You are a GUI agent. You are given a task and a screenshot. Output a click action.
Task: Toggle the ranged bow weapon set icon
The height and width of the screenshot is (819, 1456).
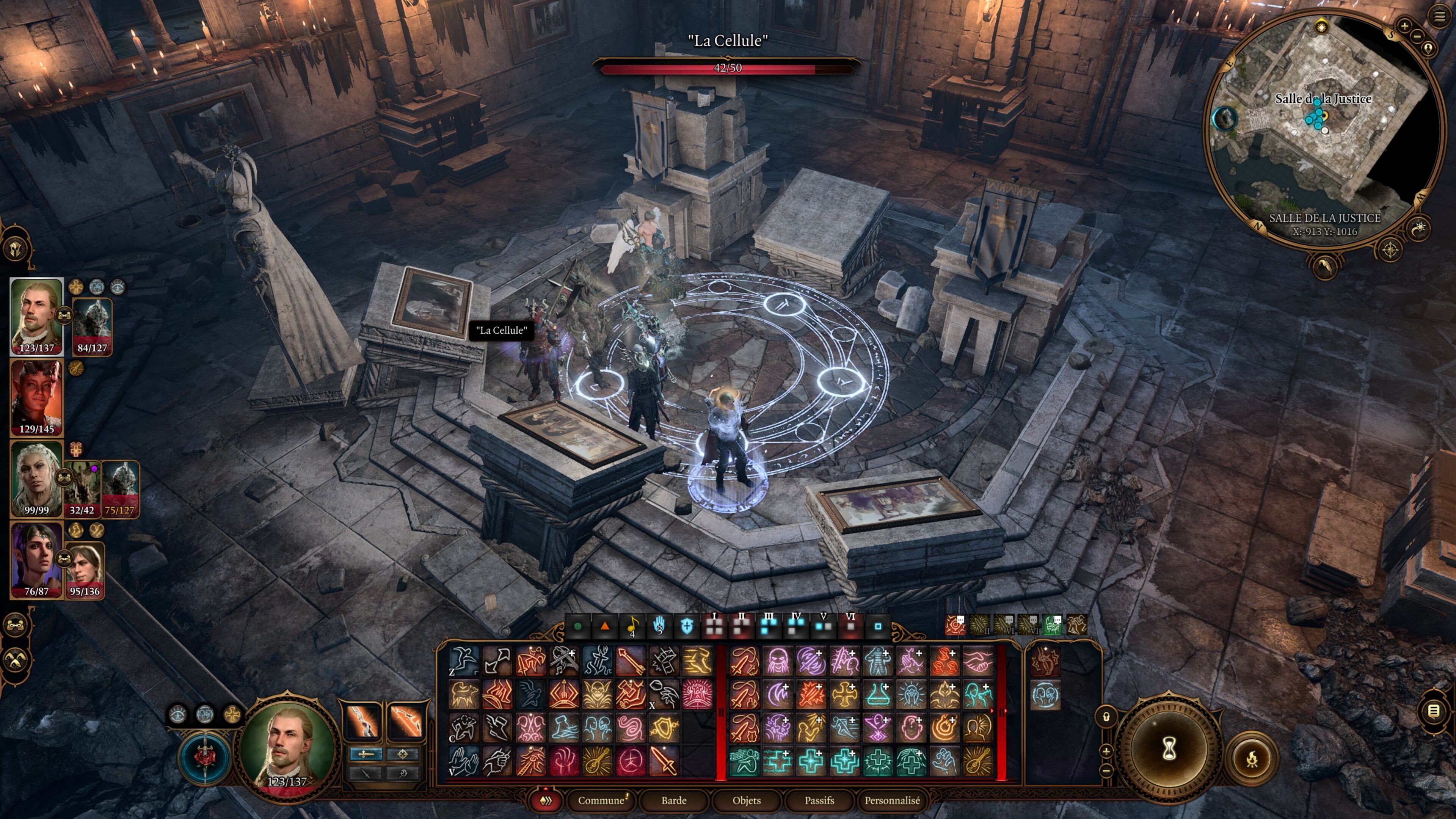pyautogui.click(x=405, y=721)
